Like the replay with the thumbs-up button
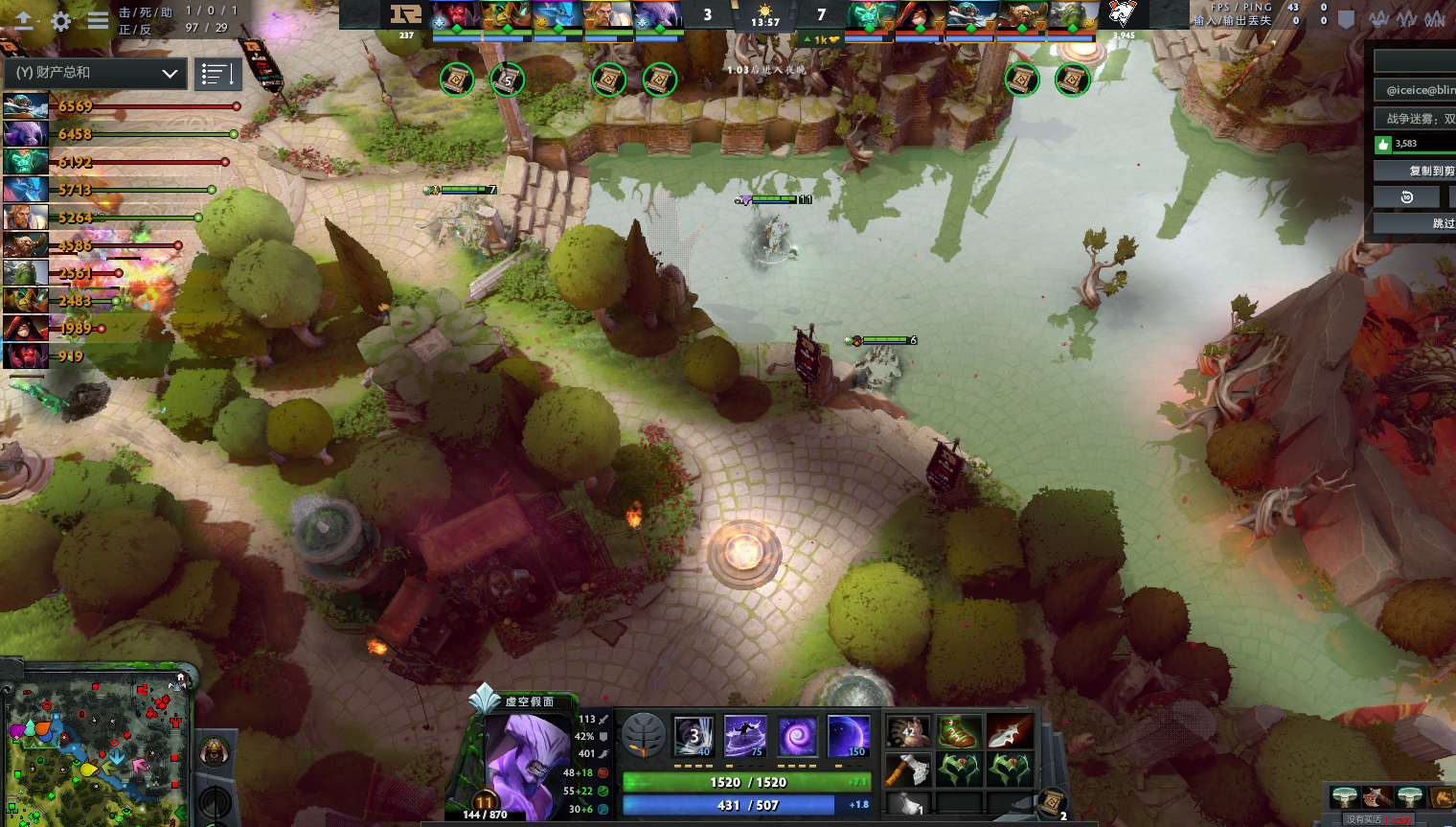The width and height of the screenshot is (1456, 827). pyautogui.click(x=1382, y=145)
